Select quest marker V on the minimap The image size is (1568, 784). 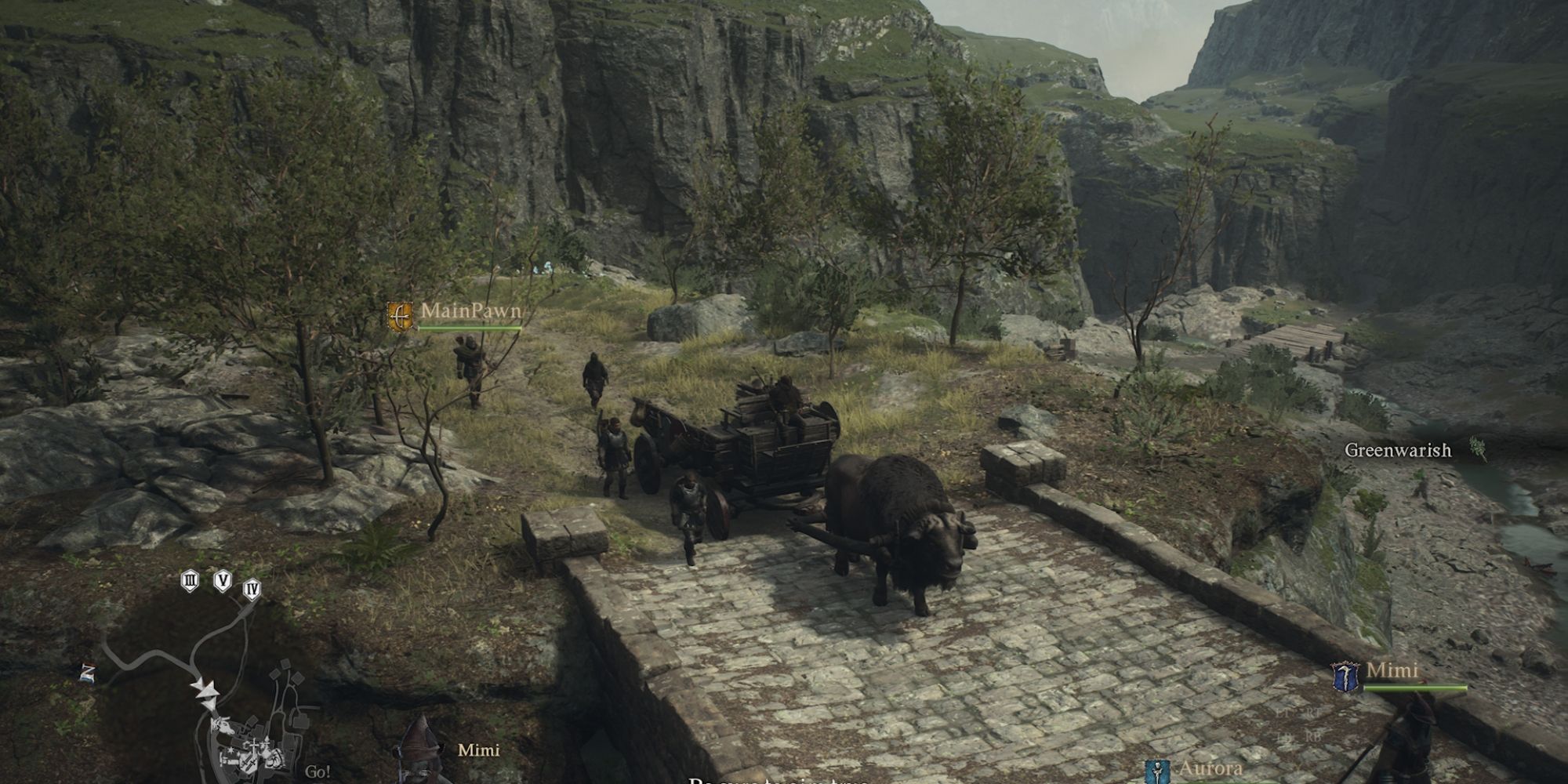point(223,581)
